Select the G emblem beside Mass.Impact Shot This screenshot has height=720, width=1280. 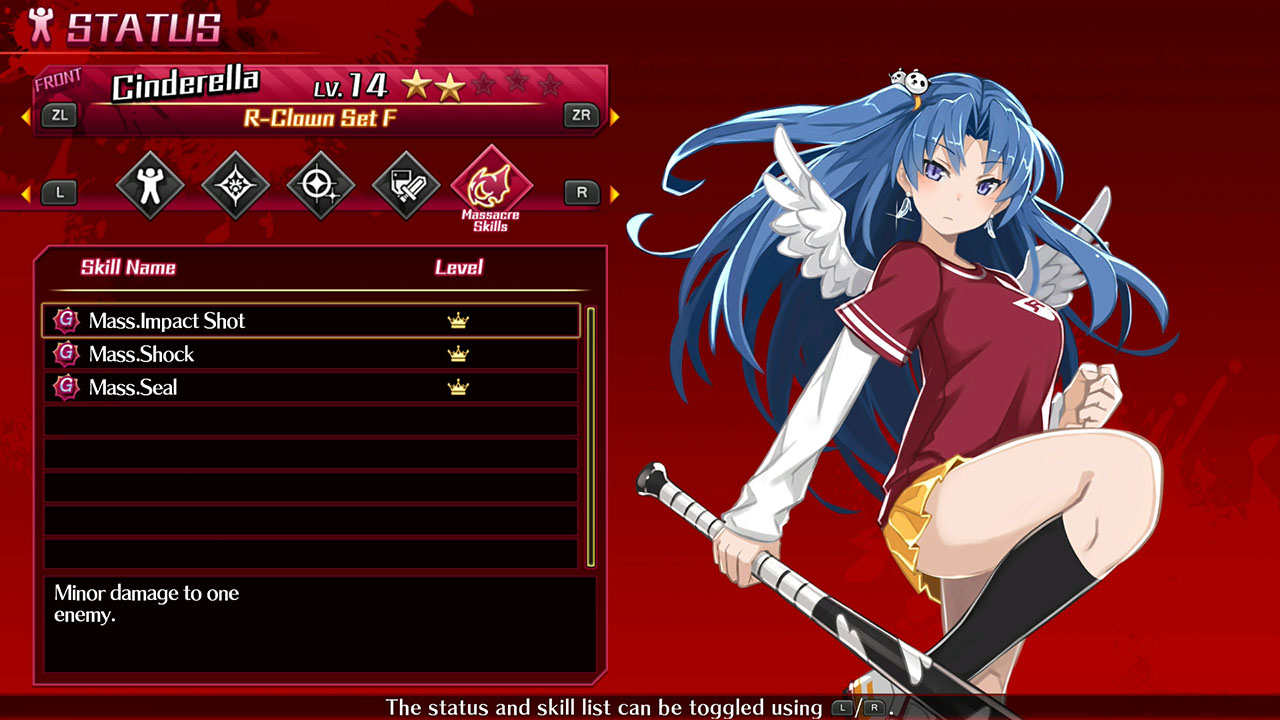pos(65,320)
